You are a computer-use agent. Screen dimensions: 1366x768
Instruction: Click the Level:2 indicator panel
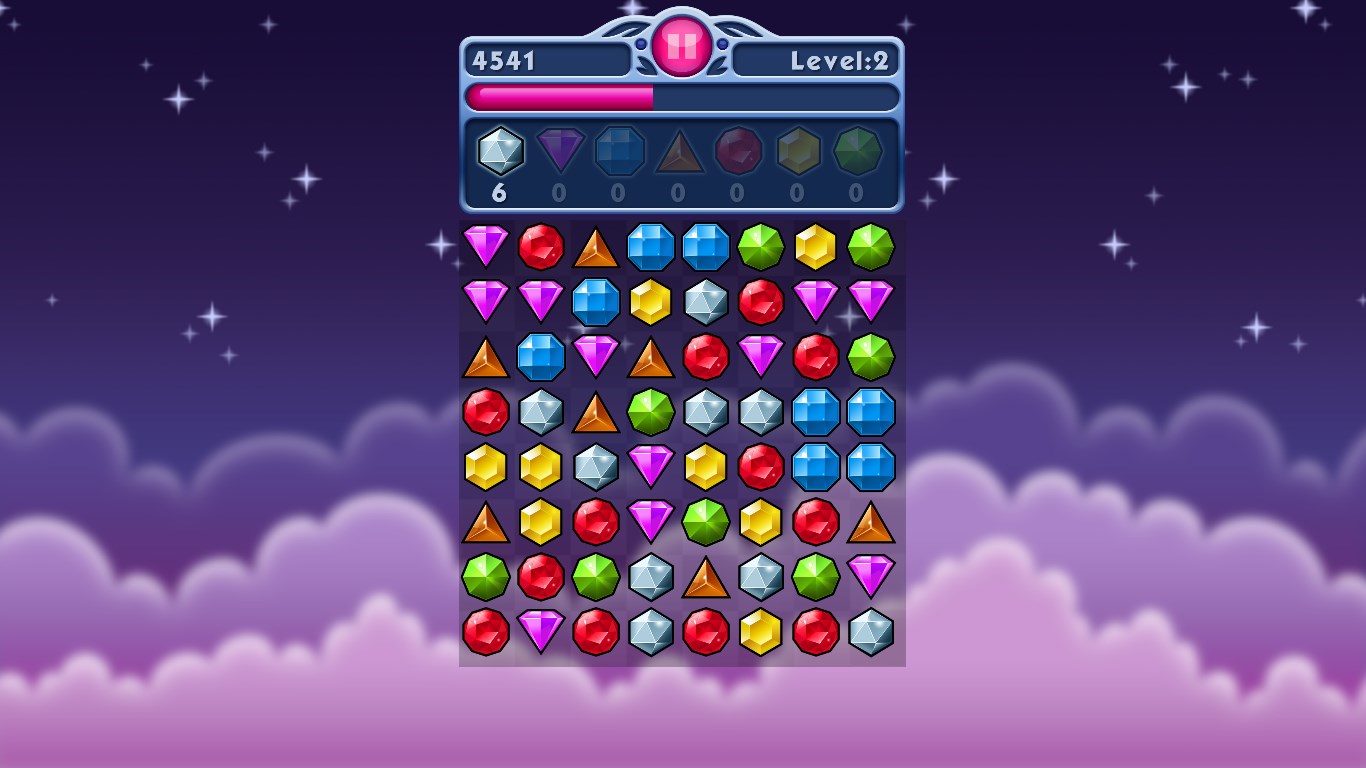click(817, 60)
